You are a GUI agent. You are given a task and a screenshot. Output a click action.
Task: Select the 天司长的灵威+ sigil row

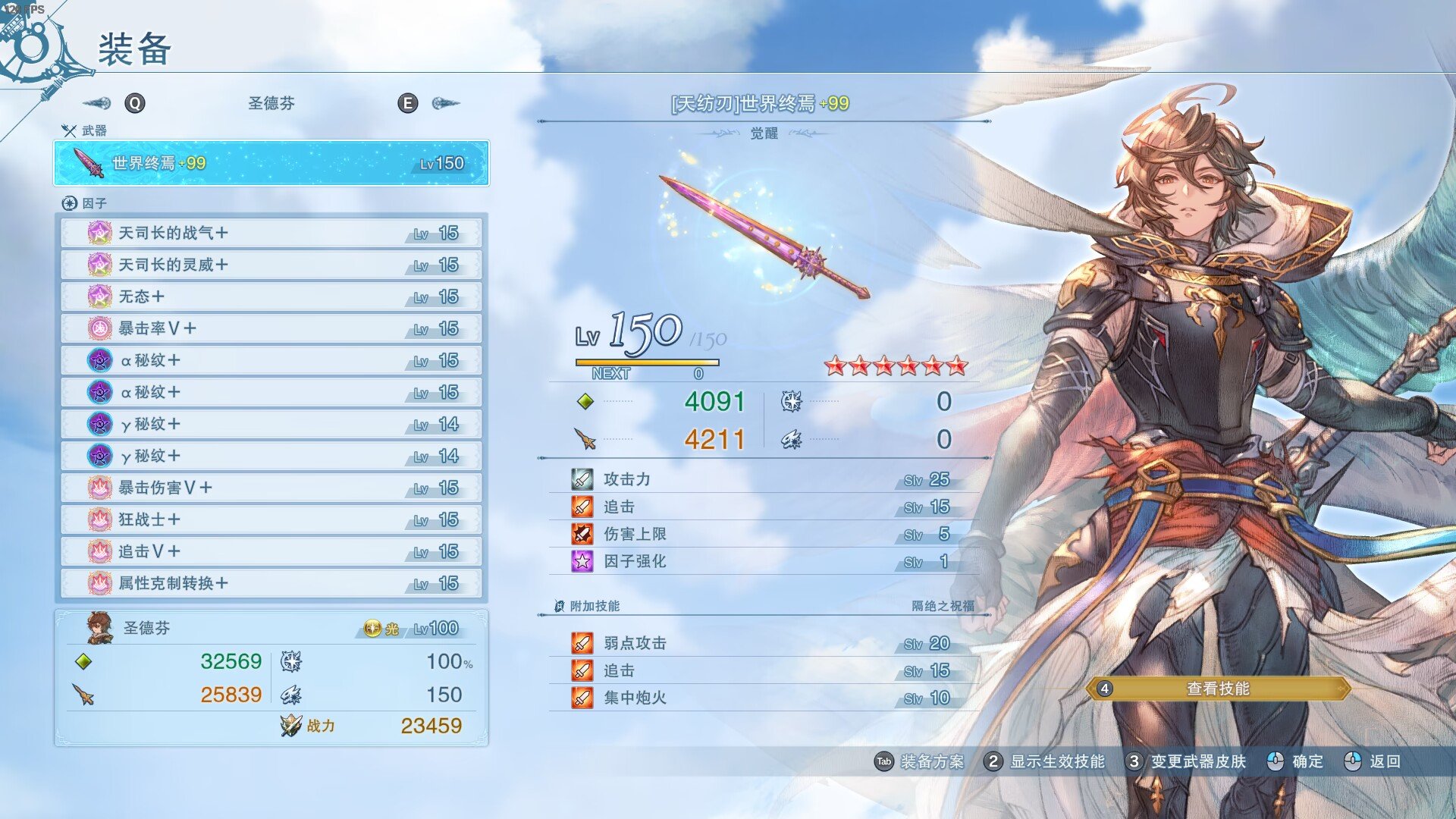[x=271, y=265]
